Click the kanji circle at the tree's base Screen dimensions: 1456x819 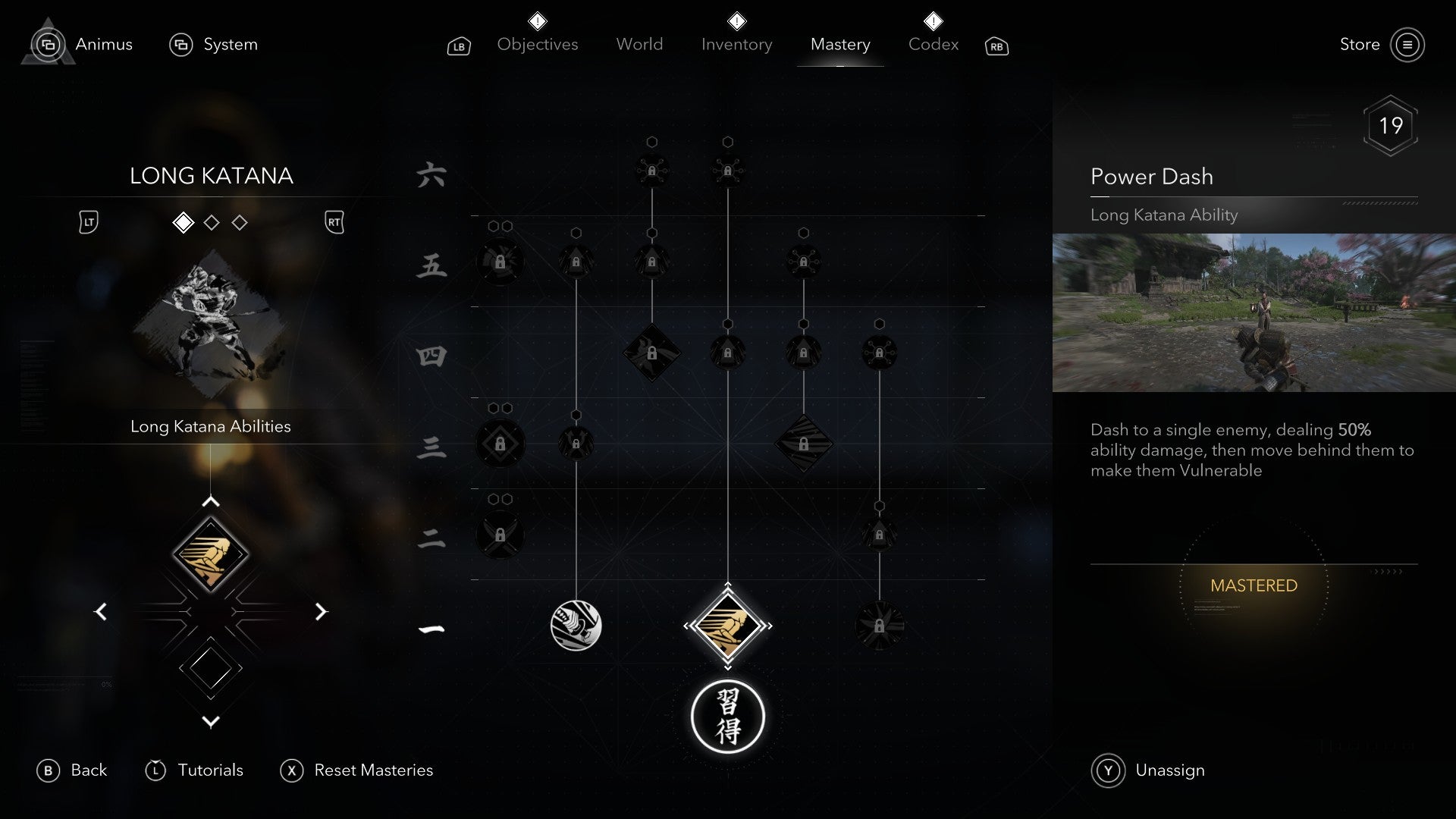[x=728, y=717]
